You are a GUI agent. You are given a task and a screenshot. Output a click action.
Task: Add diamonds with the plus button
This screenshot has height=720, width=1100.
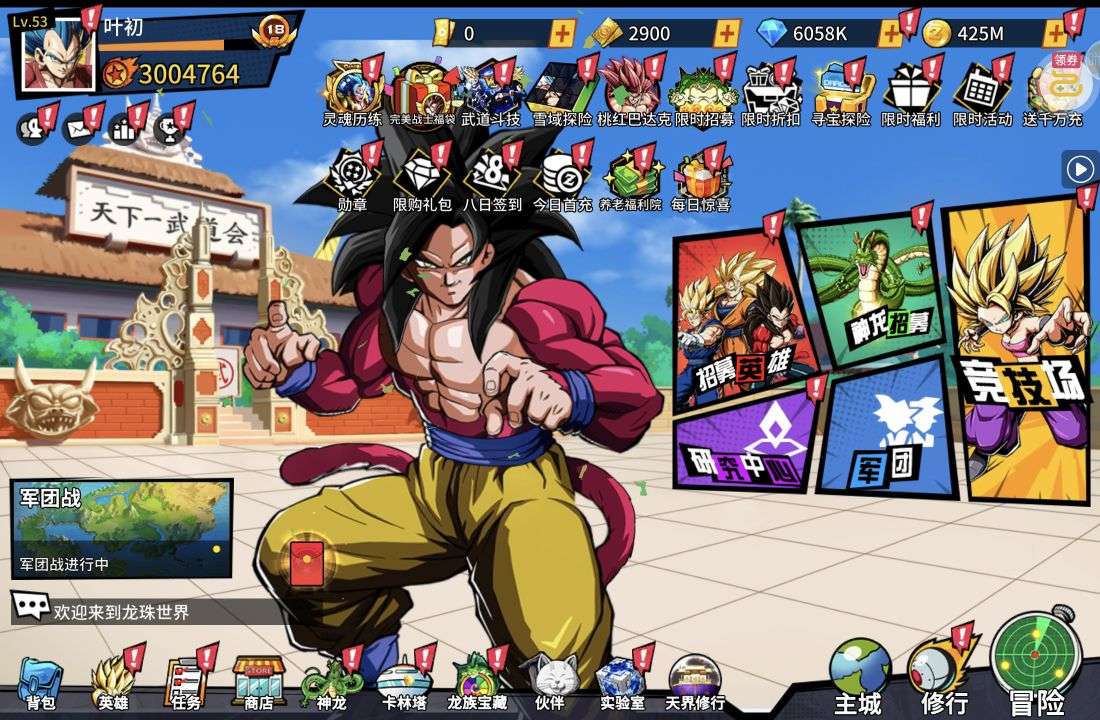(890, 33)
